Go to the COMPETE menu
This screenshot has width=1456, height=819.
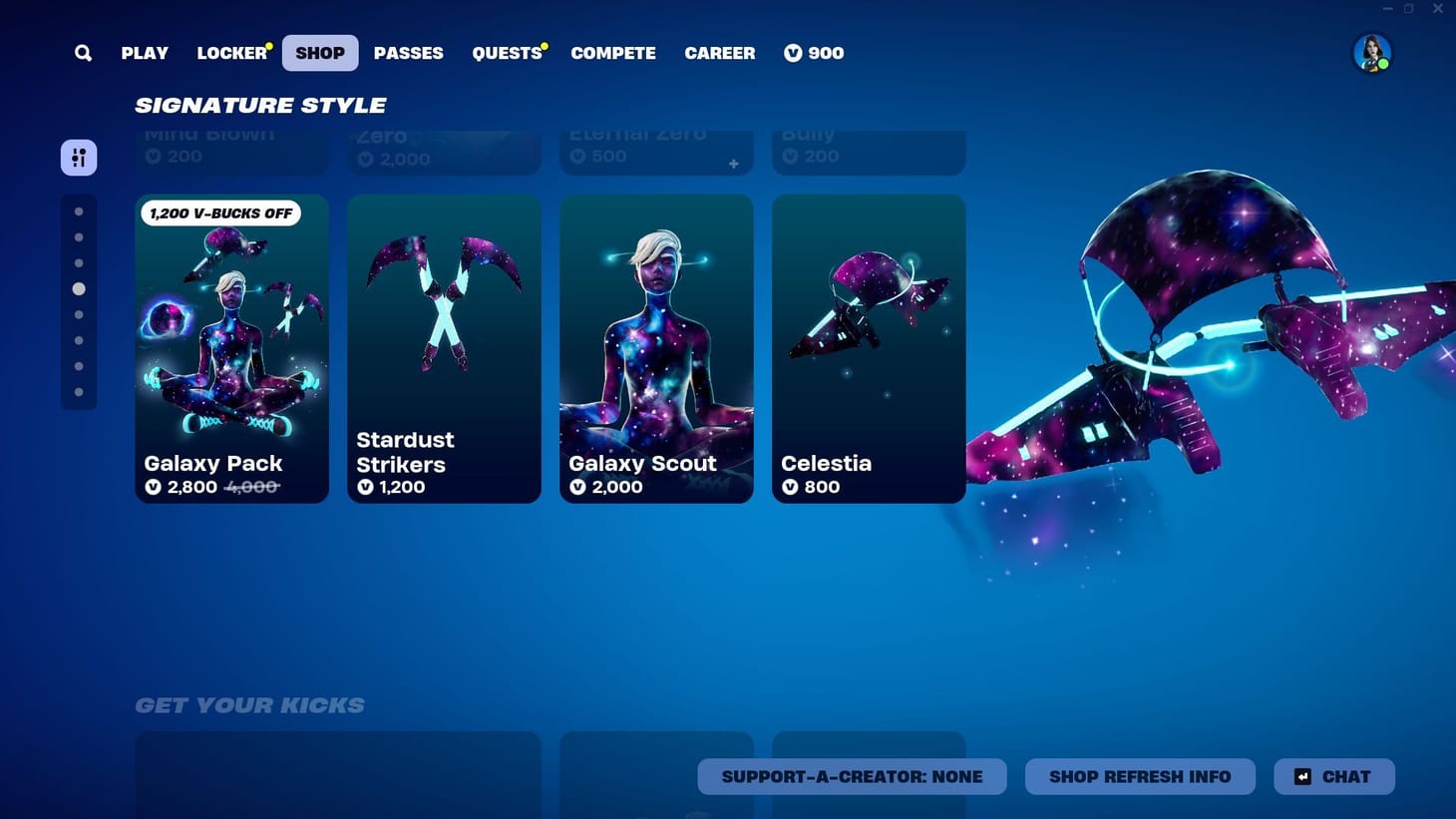[x=613, y=53]
